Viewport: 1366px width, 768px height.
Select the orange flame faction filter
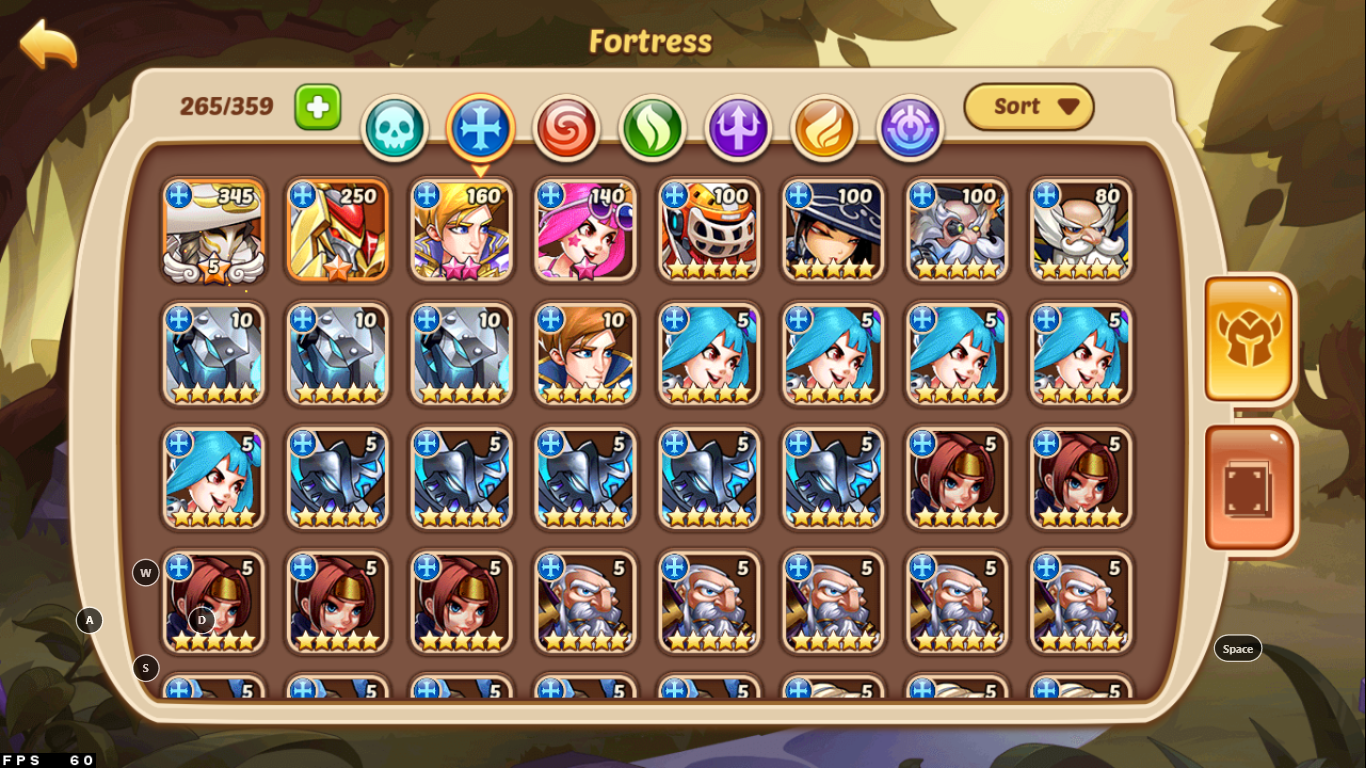[x=823, y=129]
